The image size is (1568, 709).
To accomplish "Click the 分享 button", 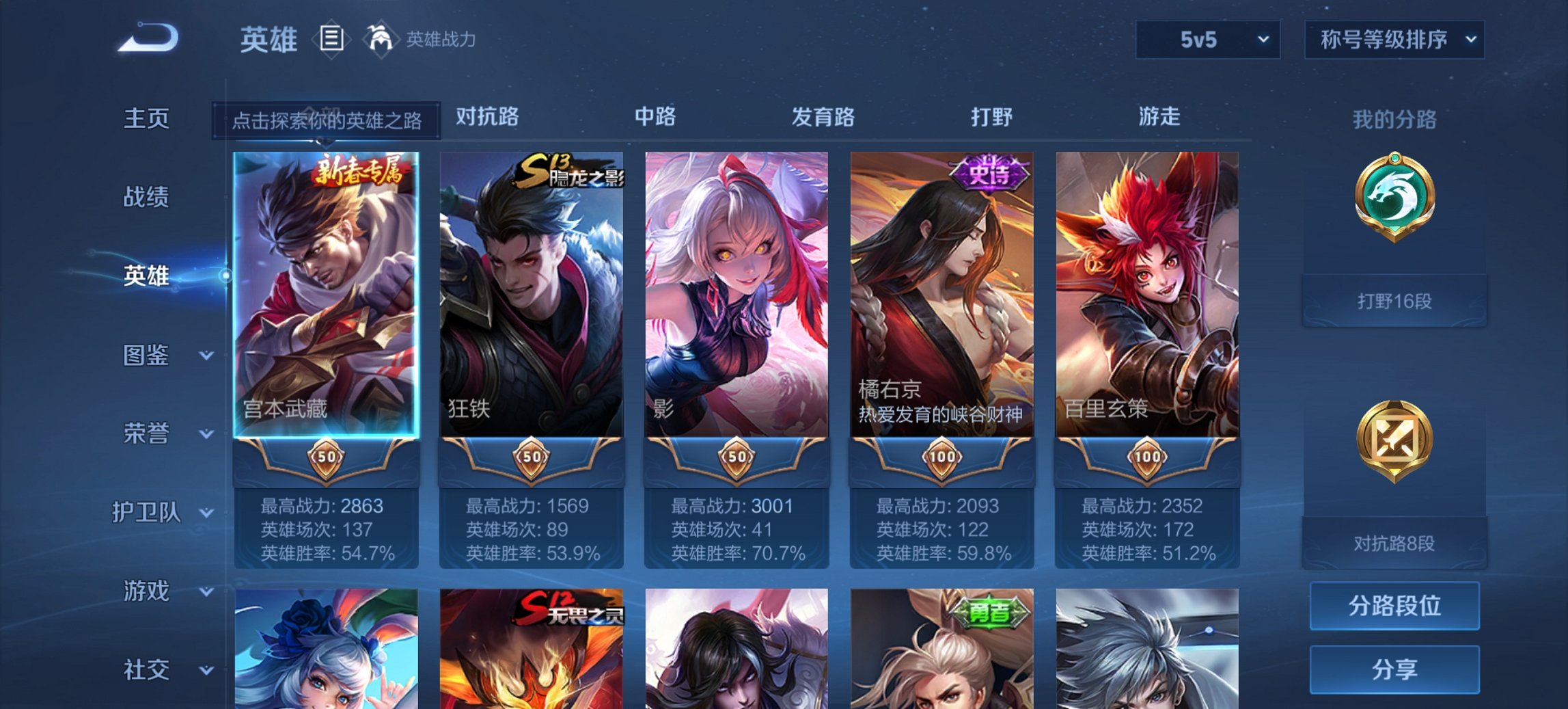I will tap(1394, 670).
